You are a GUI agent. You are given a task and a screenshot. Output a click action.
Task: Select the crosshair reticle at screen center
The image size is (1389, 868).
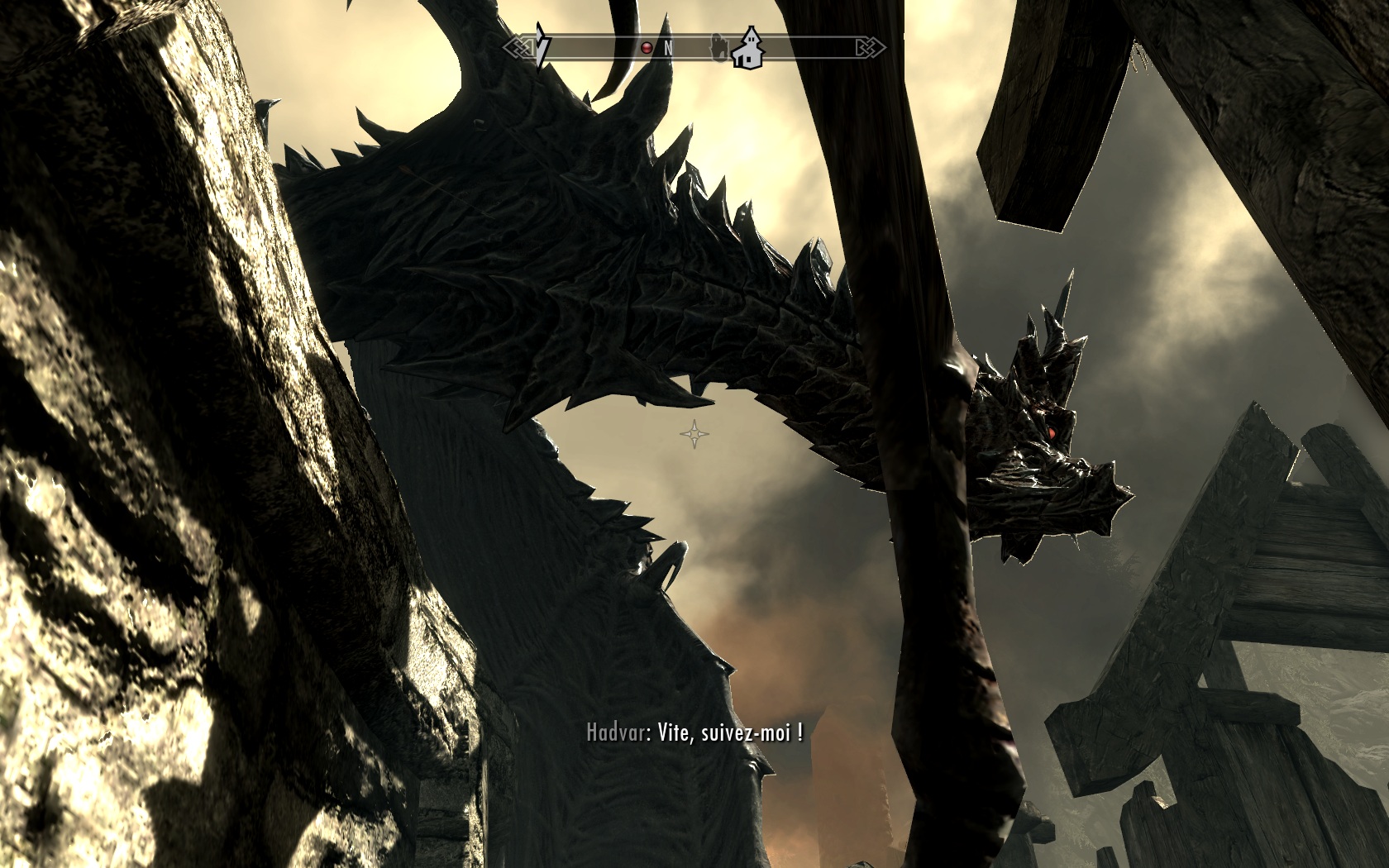coord(694,433)
